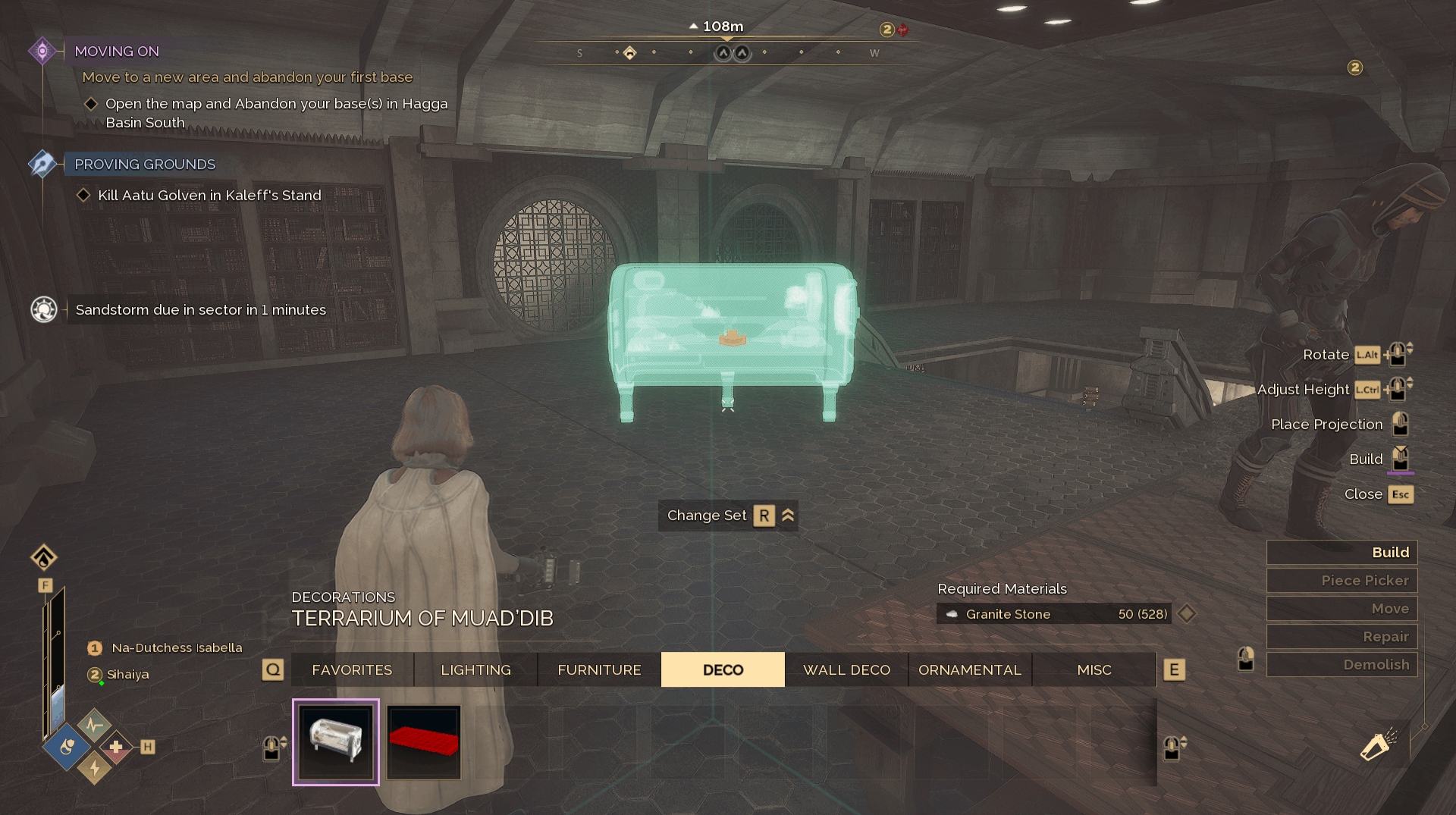This screenshot has height=815, width=1456.
Task: Switch to the Favorites tab
Action: coord(352,670)
